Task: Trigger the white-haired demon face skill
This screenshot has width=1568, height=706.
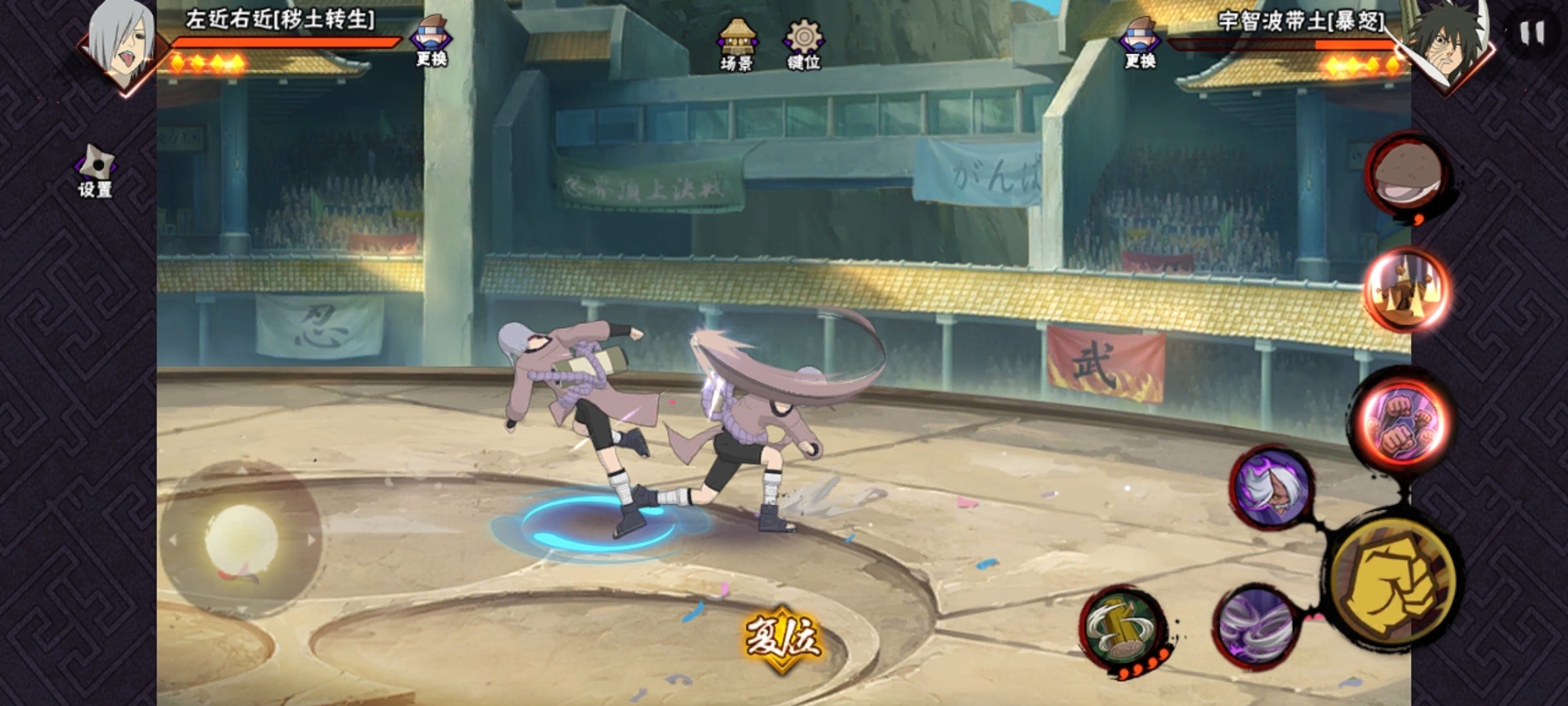Action: [x=1271, y=488]
